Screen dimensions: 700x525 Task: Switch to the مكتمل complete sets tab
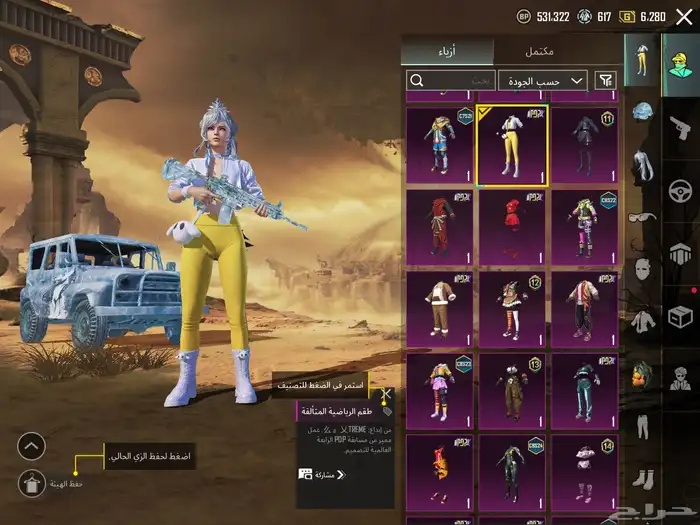click(x=540, y=51)
